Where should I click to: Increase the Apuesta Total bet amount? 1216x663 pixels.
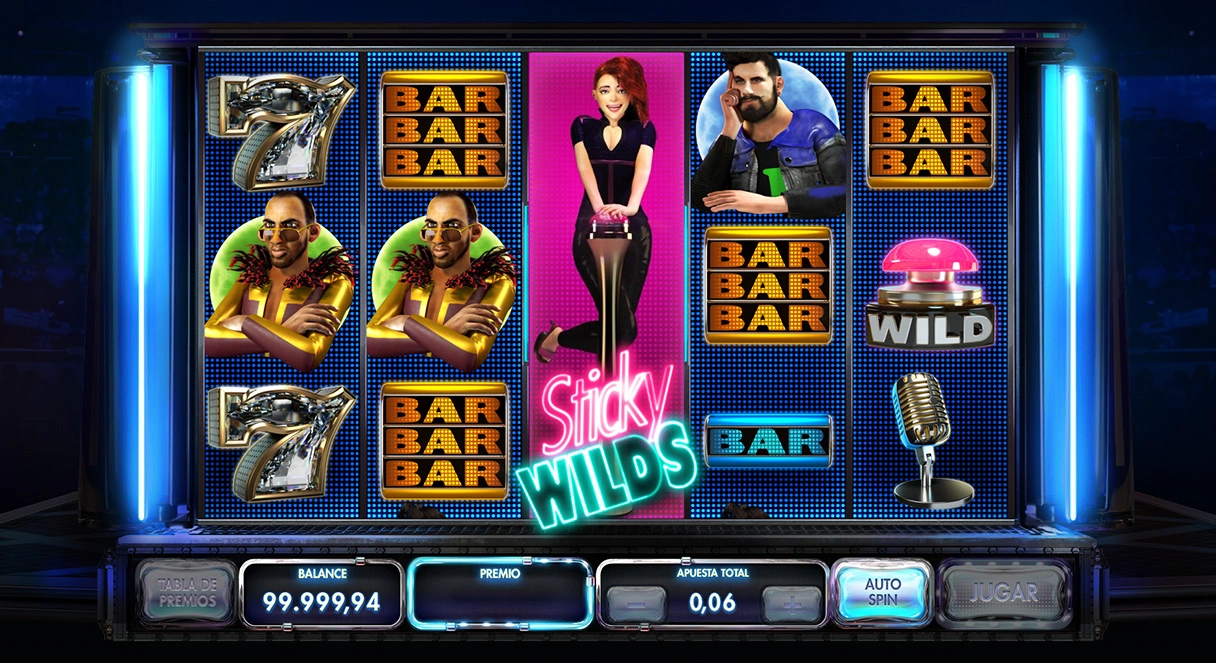pyautogui.click(x=791, y=603)
